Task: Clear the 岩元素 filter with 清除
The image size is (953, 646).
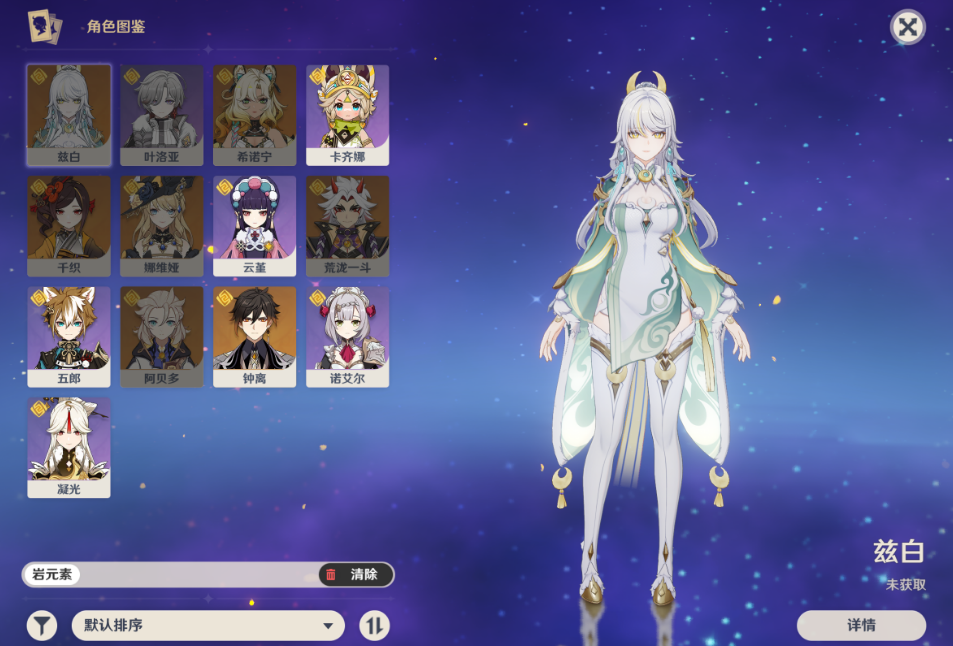Action: point(356,574)
